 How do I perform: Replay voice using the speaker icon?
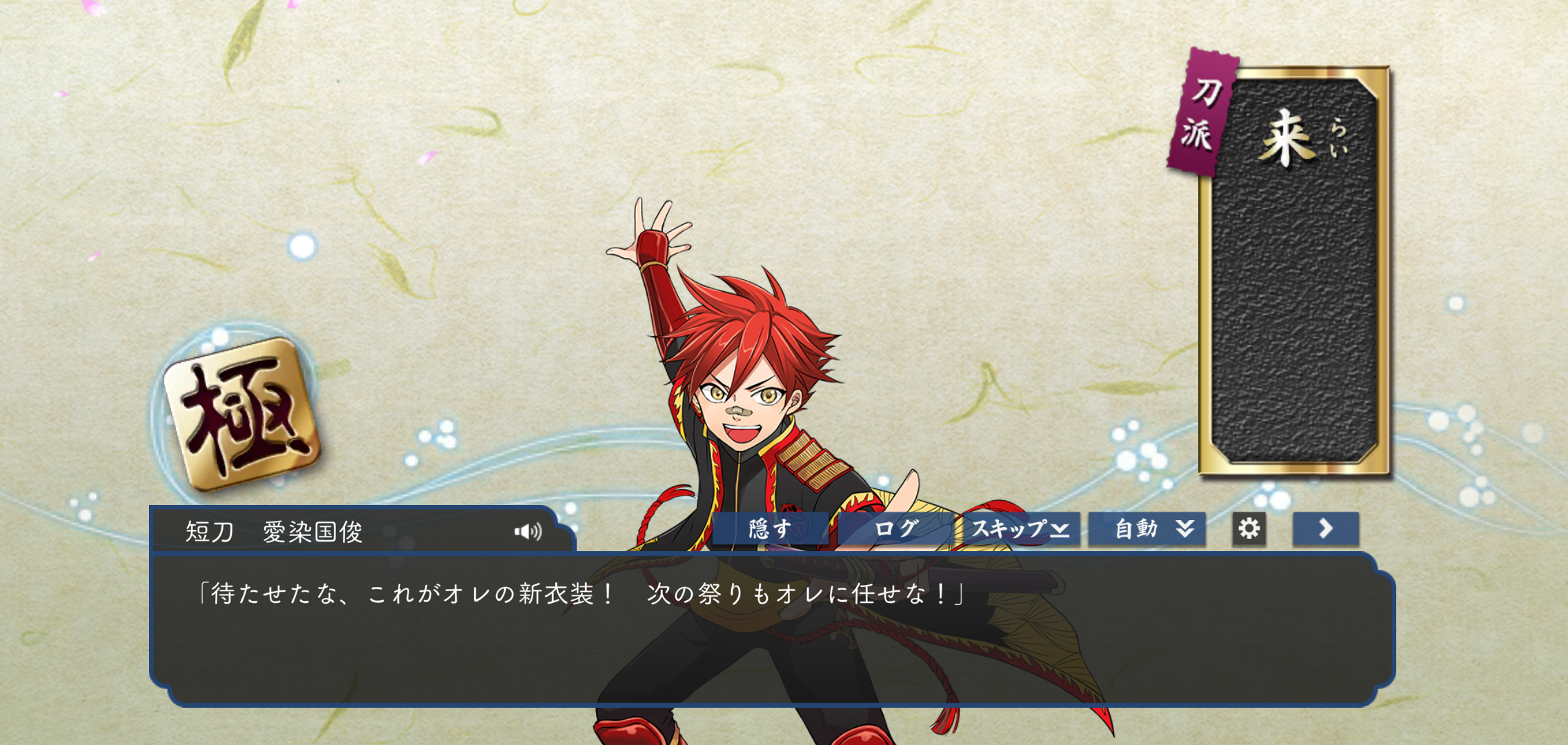[x=528, y=531]
